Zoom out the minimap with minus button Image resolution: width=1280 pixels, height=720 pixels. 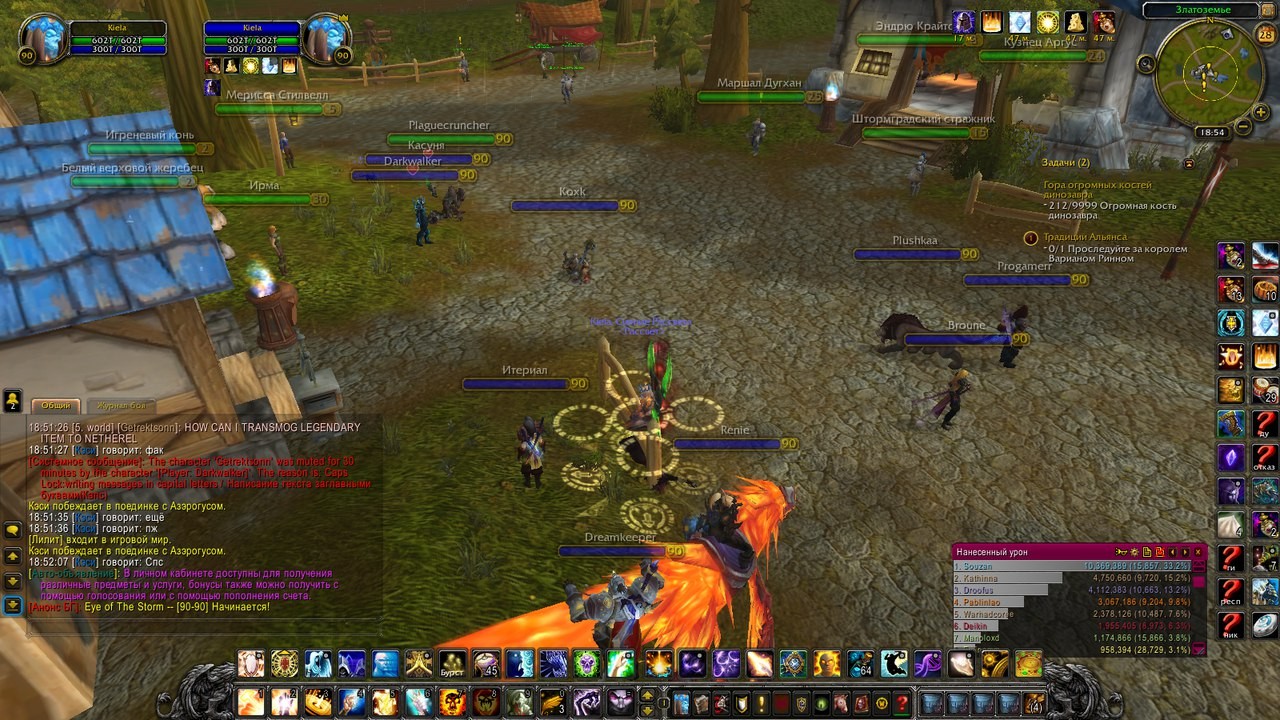click(1243, 127)
